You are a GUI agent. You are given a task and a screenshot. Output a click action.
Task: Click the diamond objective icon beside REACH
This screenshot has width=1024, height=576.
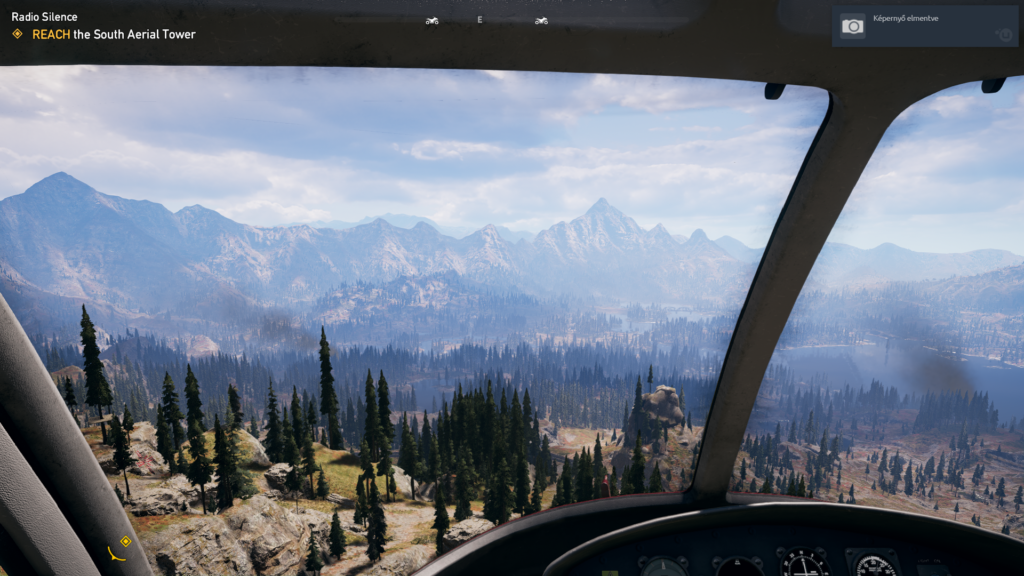tap(17, 34)
